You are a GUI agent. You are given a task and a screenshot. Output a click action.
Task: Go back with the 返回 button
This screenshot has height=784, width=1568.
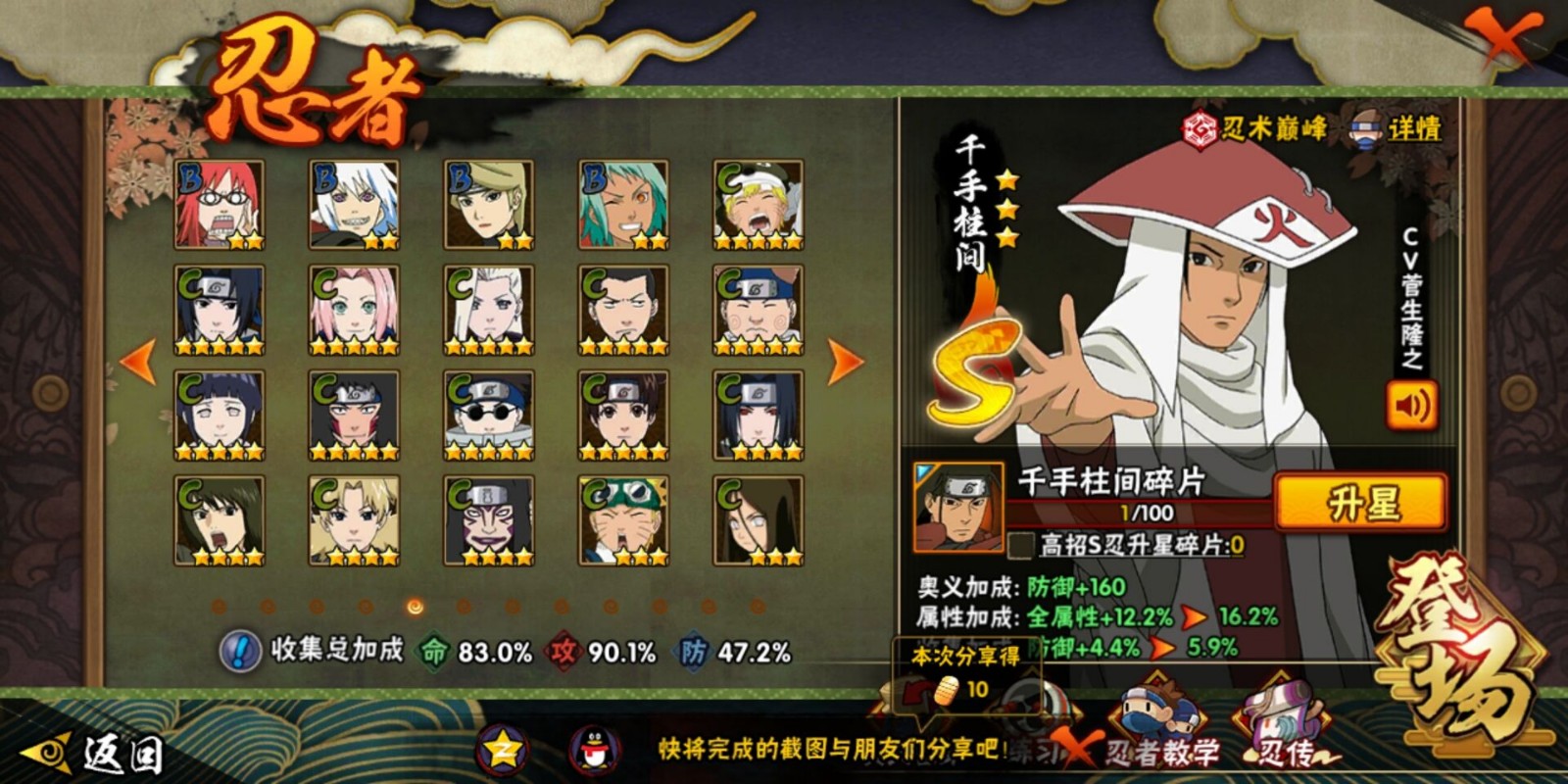point(93,753)
